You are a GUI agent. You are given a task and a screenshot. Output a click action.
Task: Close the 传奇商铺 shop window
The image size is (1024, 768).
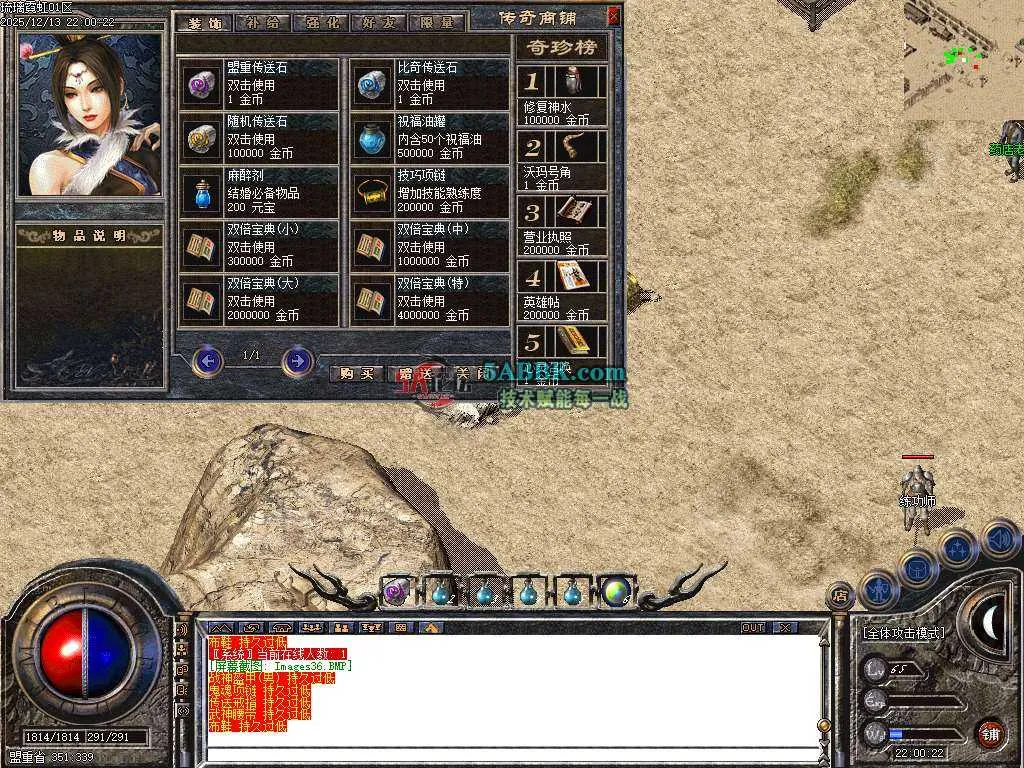coord(613,16)
